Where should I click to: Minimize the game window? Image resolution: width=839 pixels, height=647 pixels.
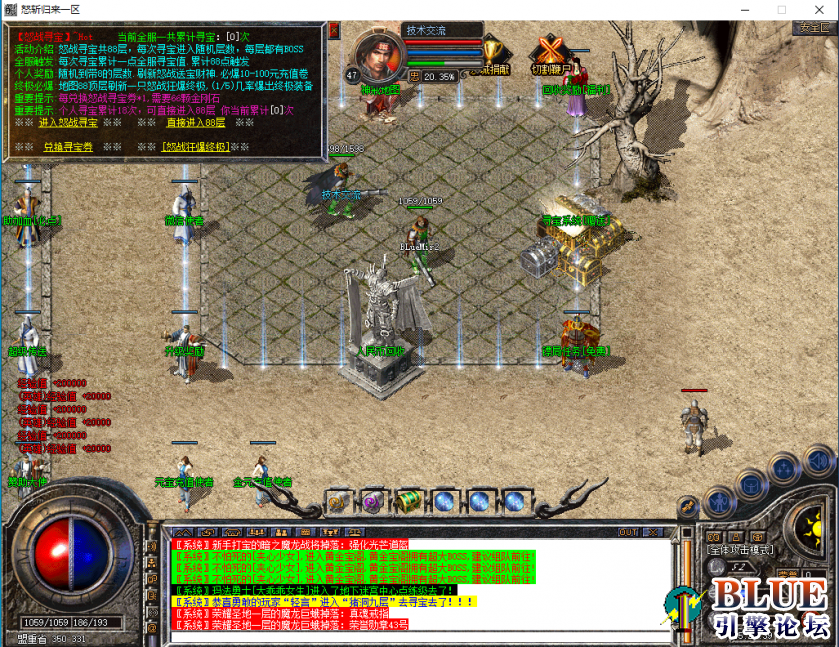pos(746,9)
